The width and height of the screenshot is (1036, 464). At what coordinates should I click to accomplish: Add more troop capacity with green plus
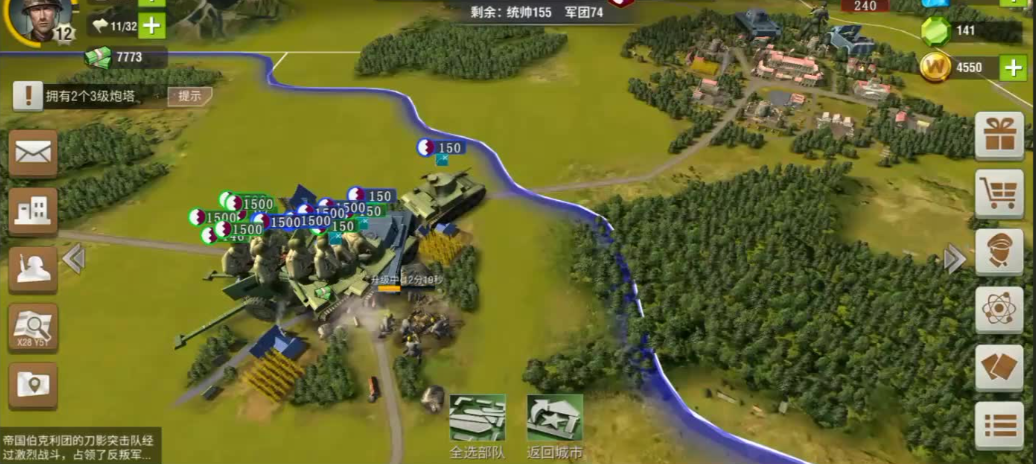coord(152,26)
